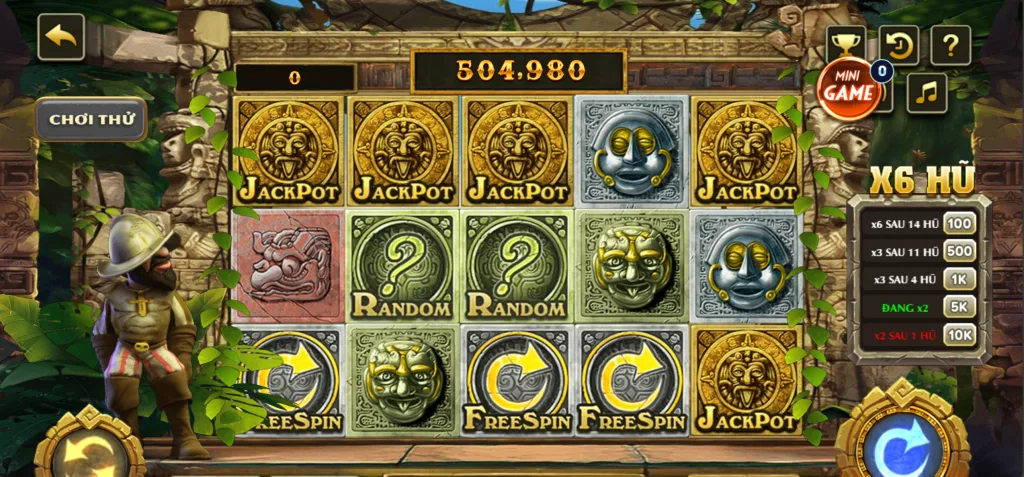This screenshot has width=1024, height=477.
Task: Choose the 10K bet level
Action: point(959,335)
